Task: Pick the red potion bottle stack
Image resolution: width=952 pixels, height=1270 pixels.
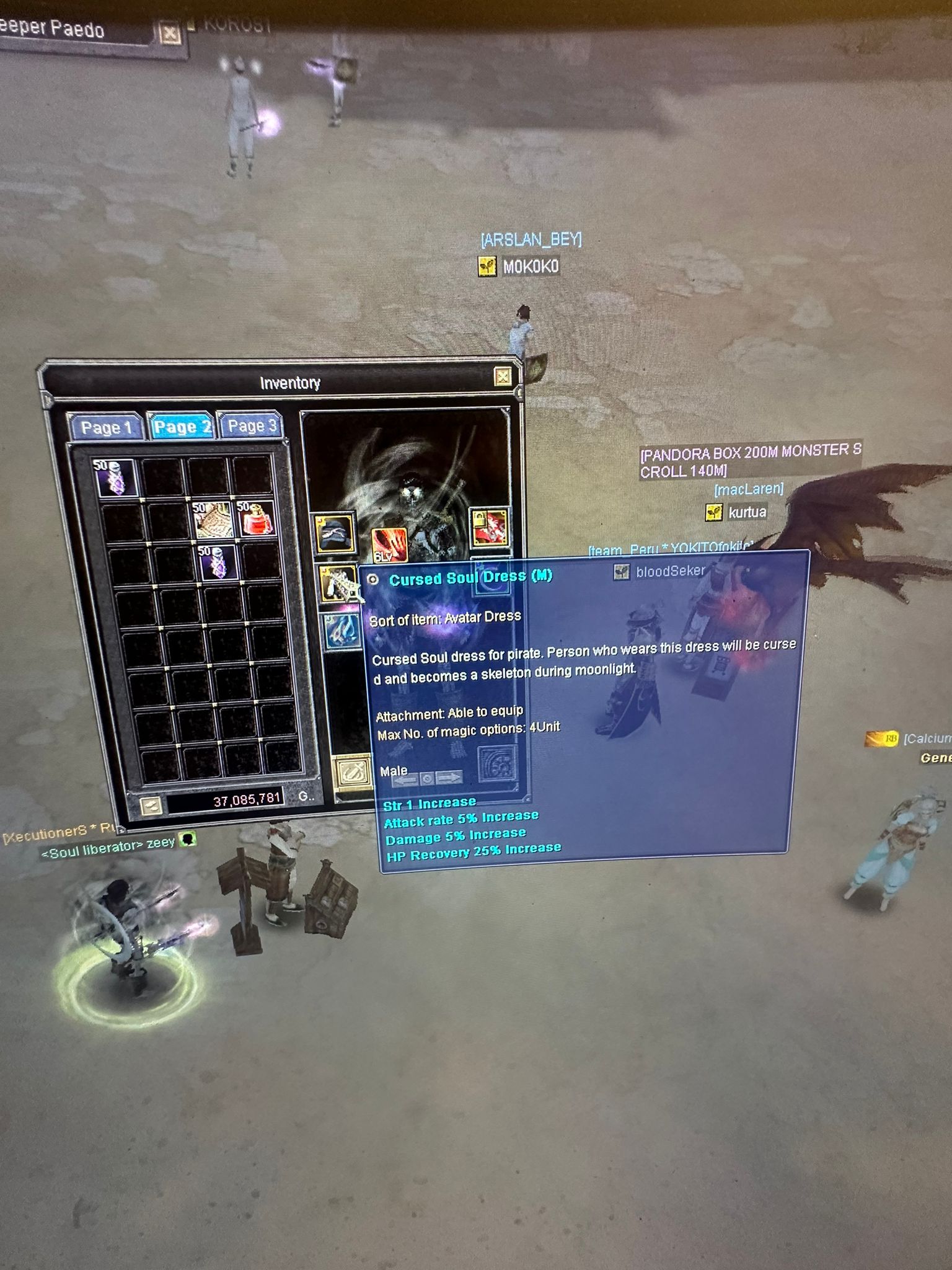Action: (x=256, y=517)
